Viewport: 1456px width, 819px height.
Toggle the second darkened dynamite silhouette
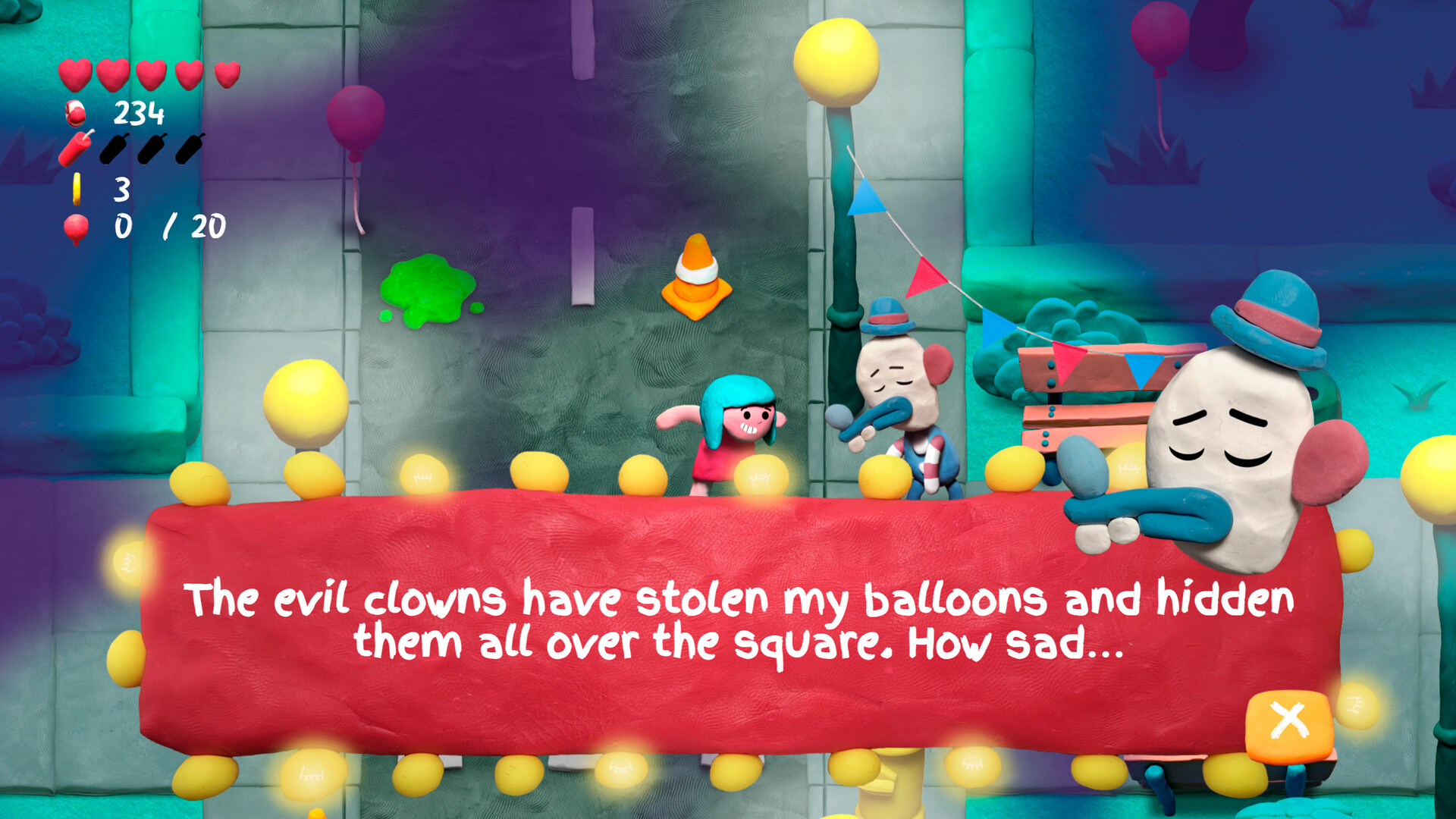pyautogui.click(x=150, y=148)
